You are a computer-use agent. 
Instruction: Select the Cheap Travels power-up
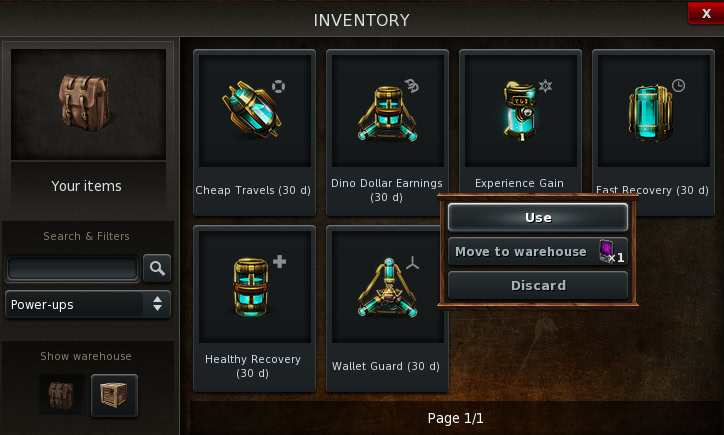click(254, 110)
